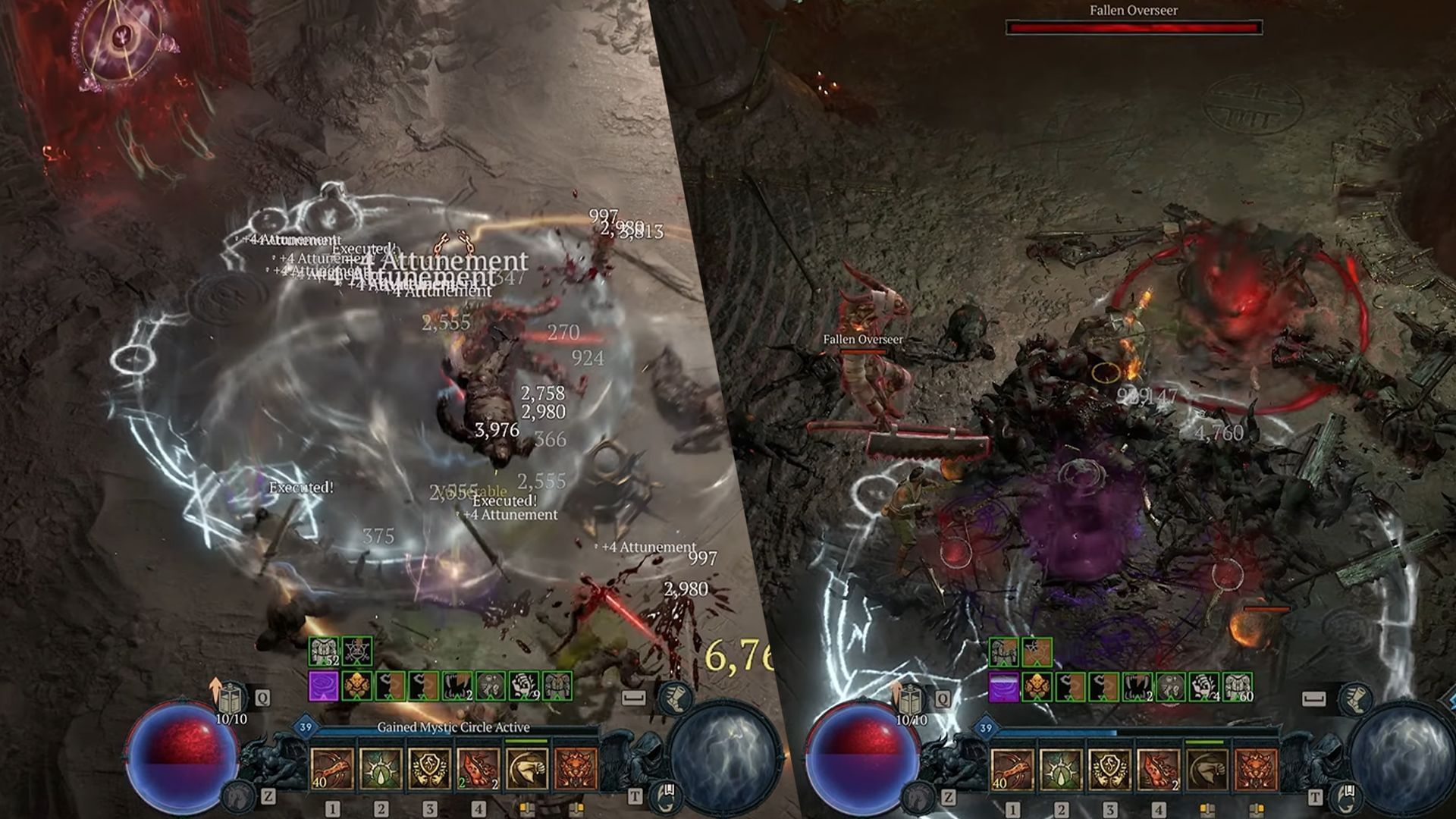Select the dragon-claw skill in slot 1

point(334,767)
